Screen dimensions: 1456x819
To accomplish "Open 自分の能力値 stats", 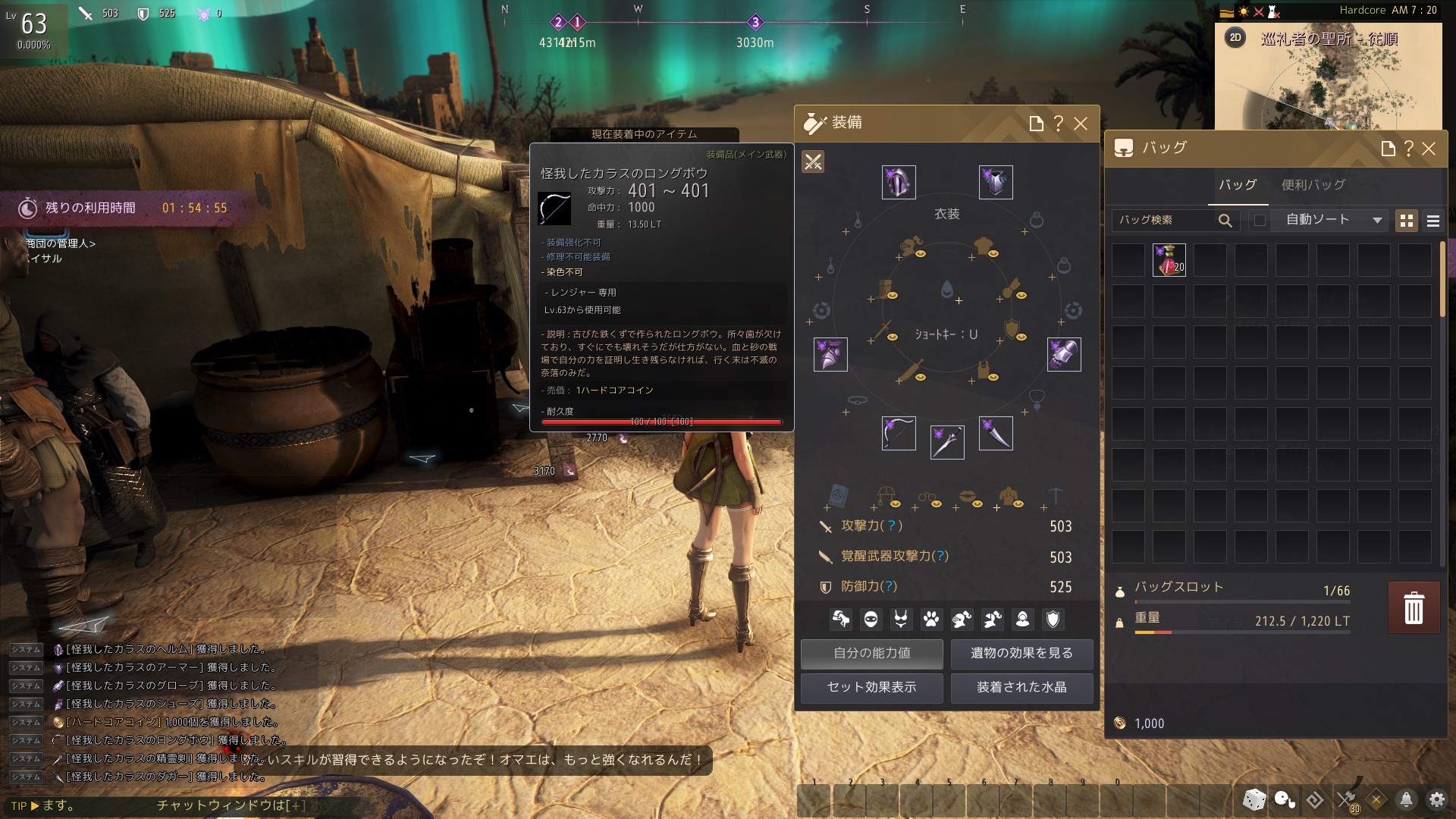I will coord(872,654).
